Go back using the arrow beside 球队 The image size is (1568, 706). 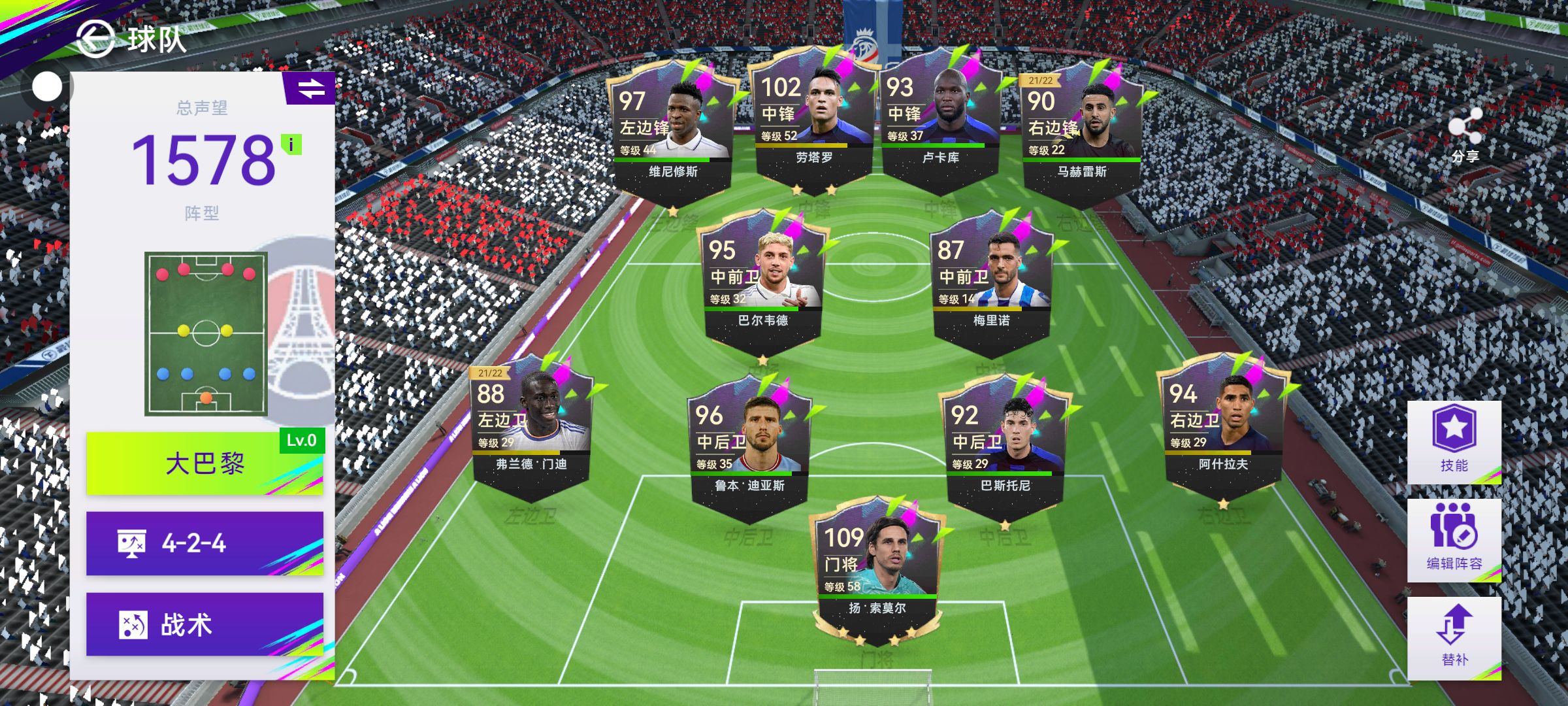[x=95, y=39]
